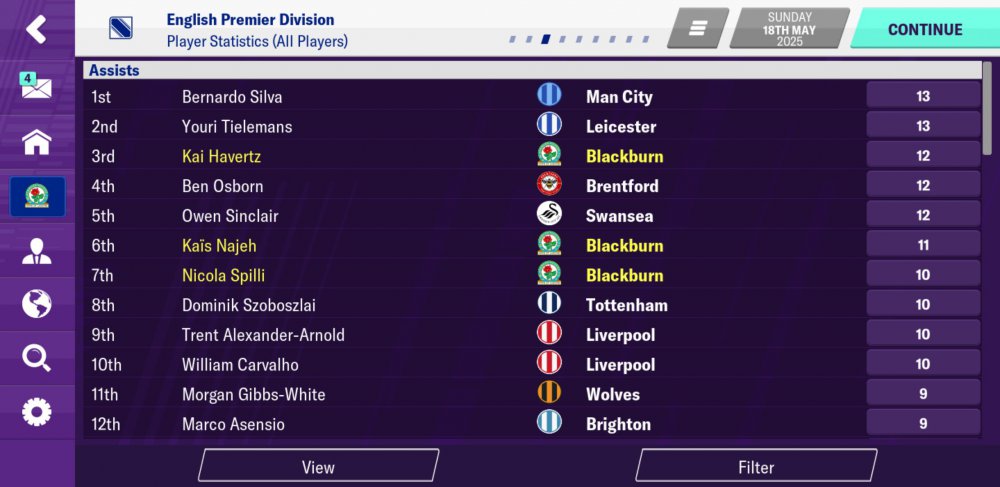Open the settings gear
This screenshot has height=487, width=1000.
point(36,411)
